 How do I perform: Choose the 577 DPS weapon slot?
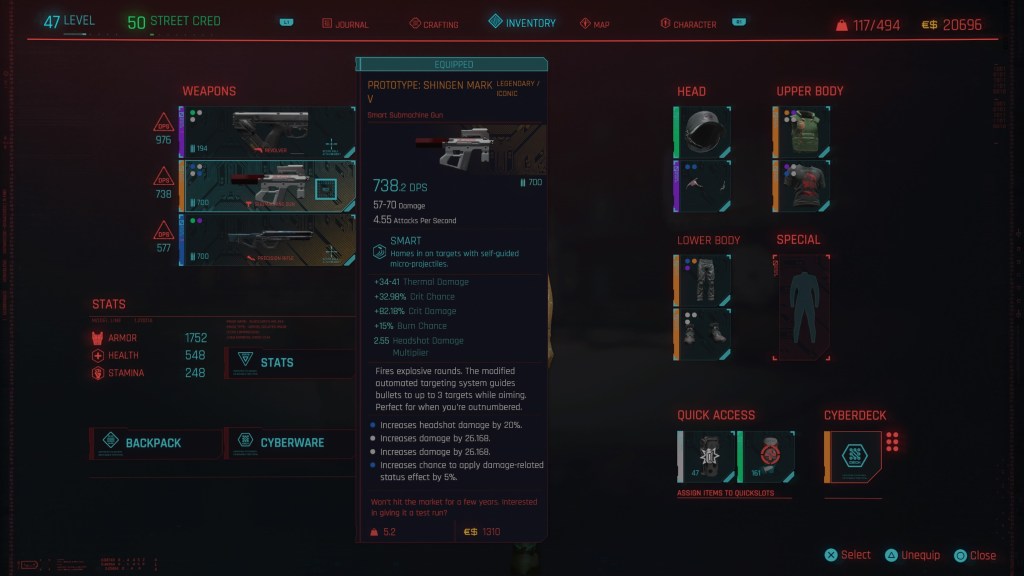(x=267, y=239)
